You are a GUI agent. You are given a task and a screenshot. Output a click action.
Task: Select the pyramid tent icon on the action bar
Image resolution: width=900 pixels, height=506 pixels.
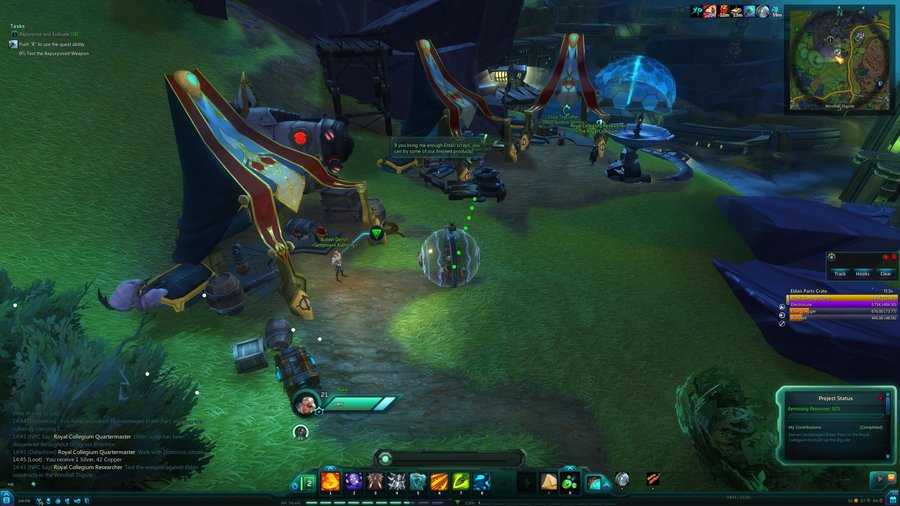pyautogui.click(x=548, y=482)
